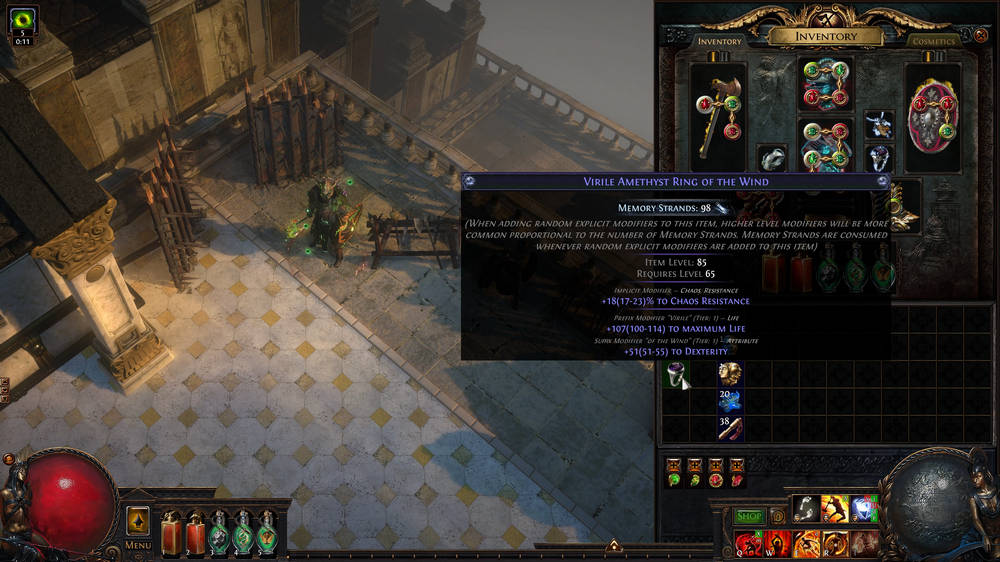The image size is (1000, 562).
Task: Activate the skill bound to Q
Action: (749, 544)
